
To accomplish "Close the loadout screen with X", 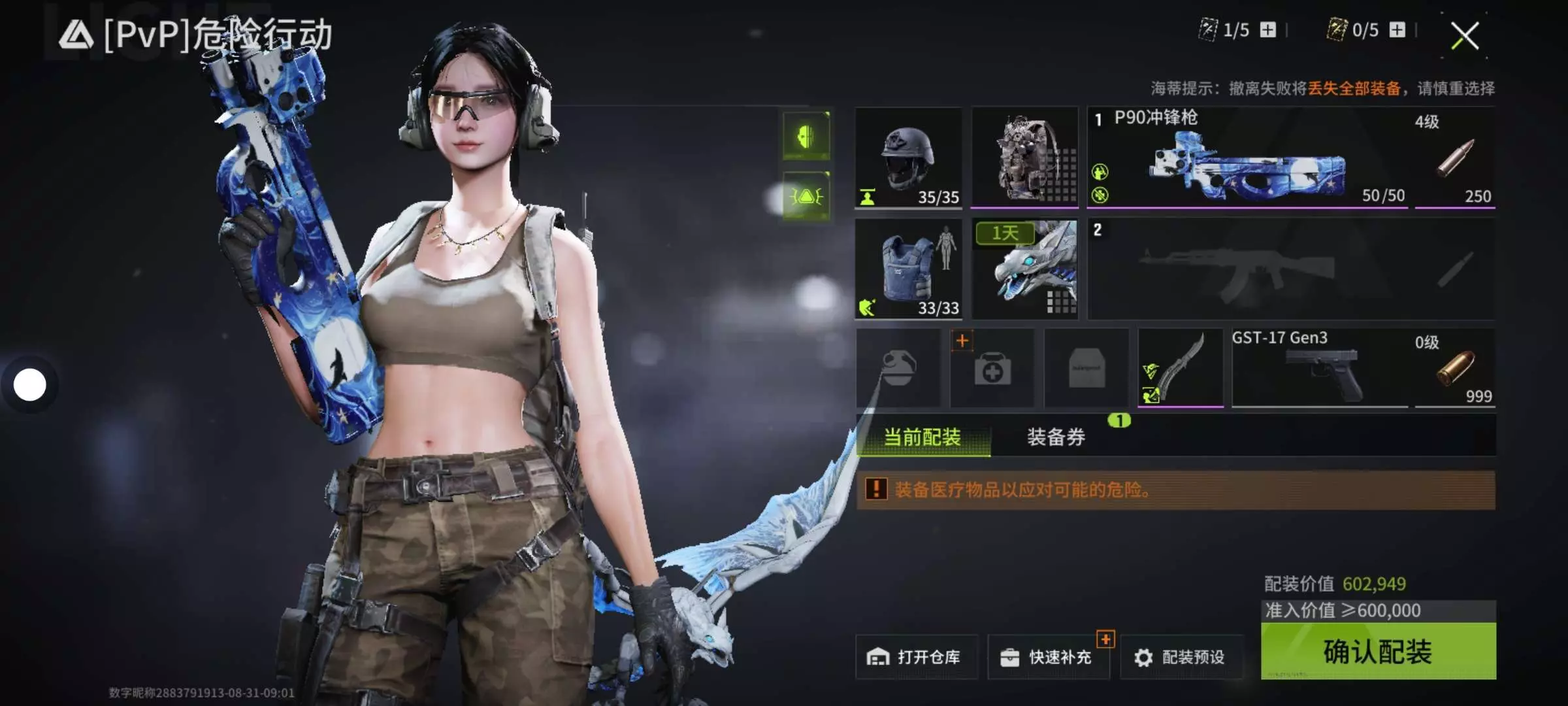I will [1465, 35].
